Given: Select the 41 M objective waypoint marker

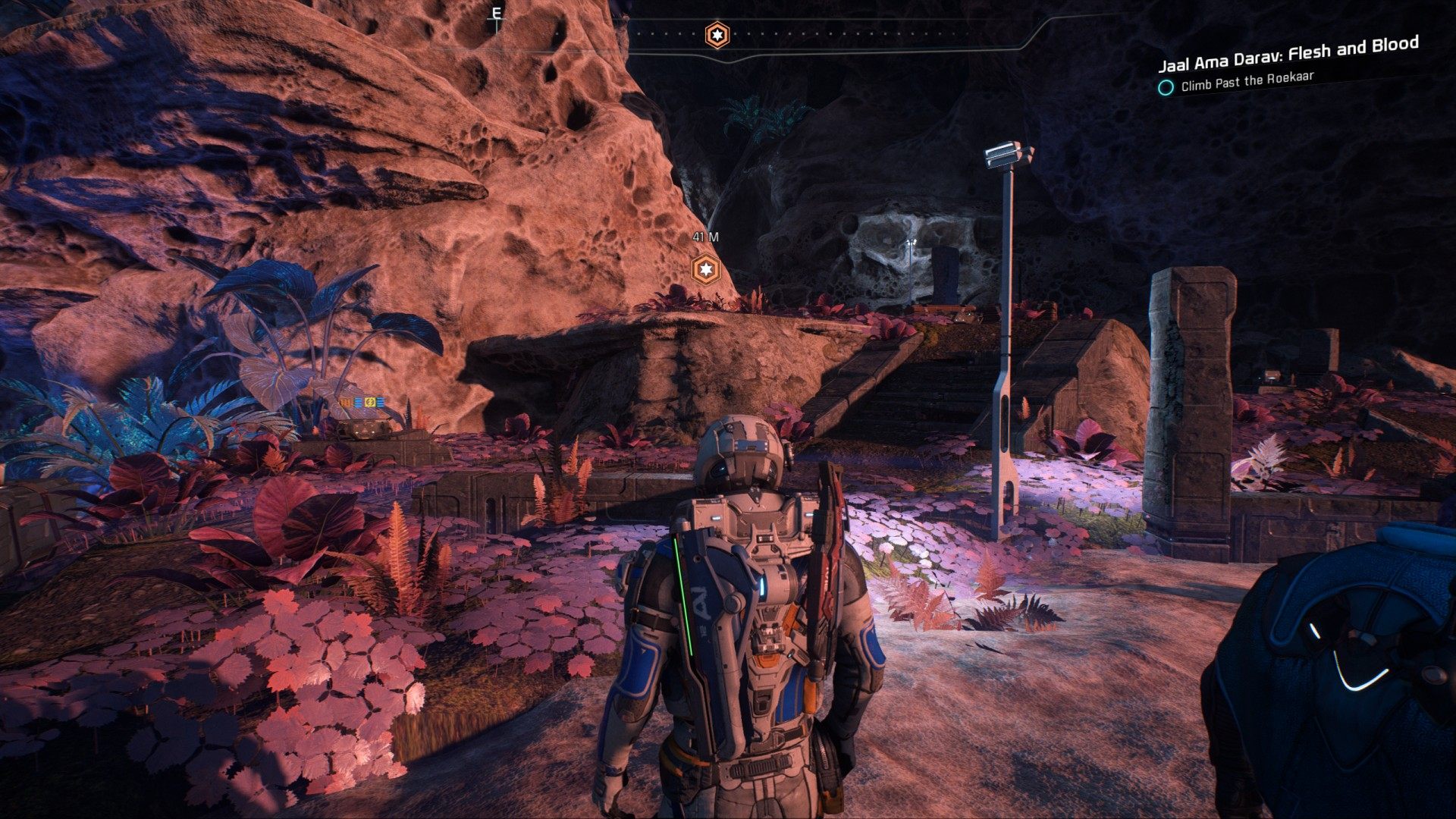Looking at the screenshot, I should click(x=706, y=268).
